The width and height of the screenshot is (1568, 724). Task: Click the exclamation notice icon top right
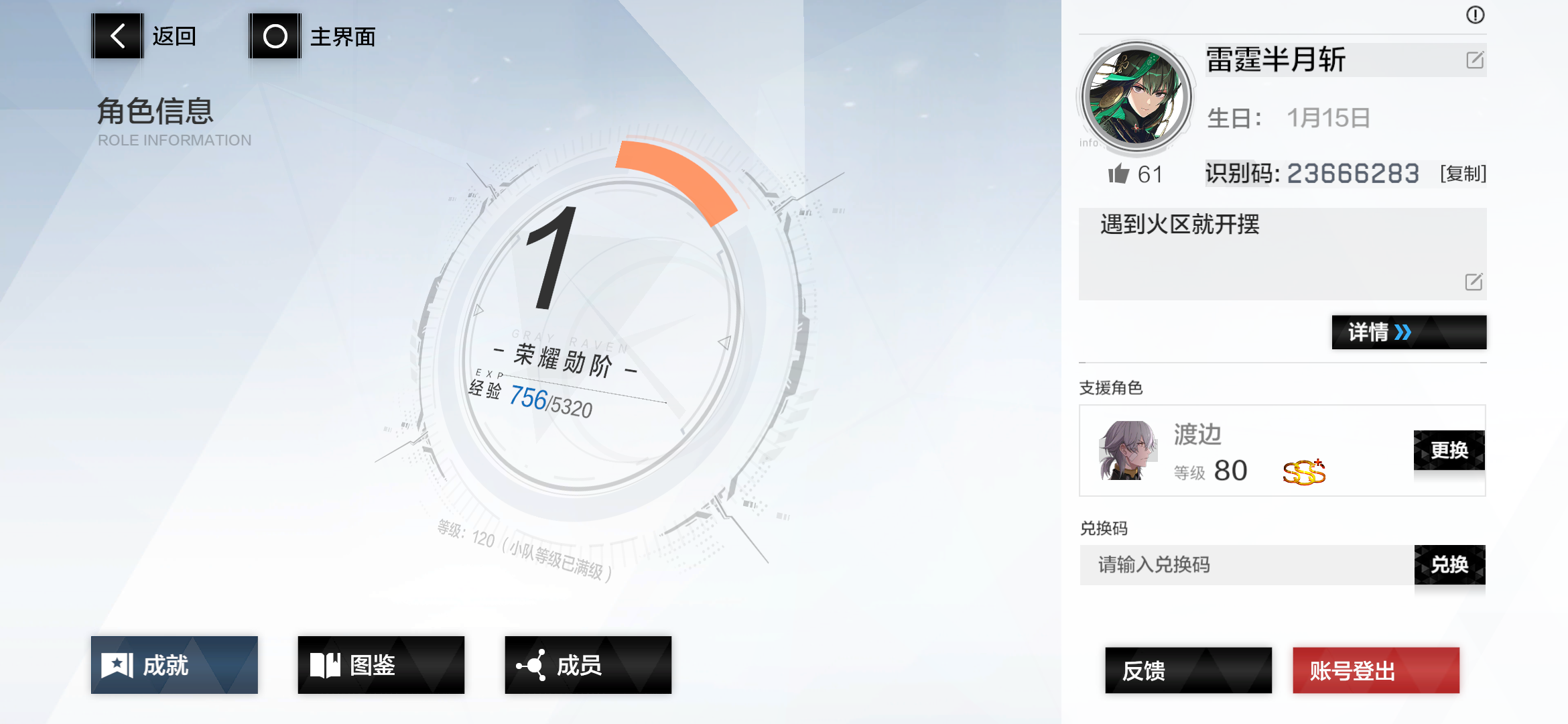click(x=1474, y=16)
